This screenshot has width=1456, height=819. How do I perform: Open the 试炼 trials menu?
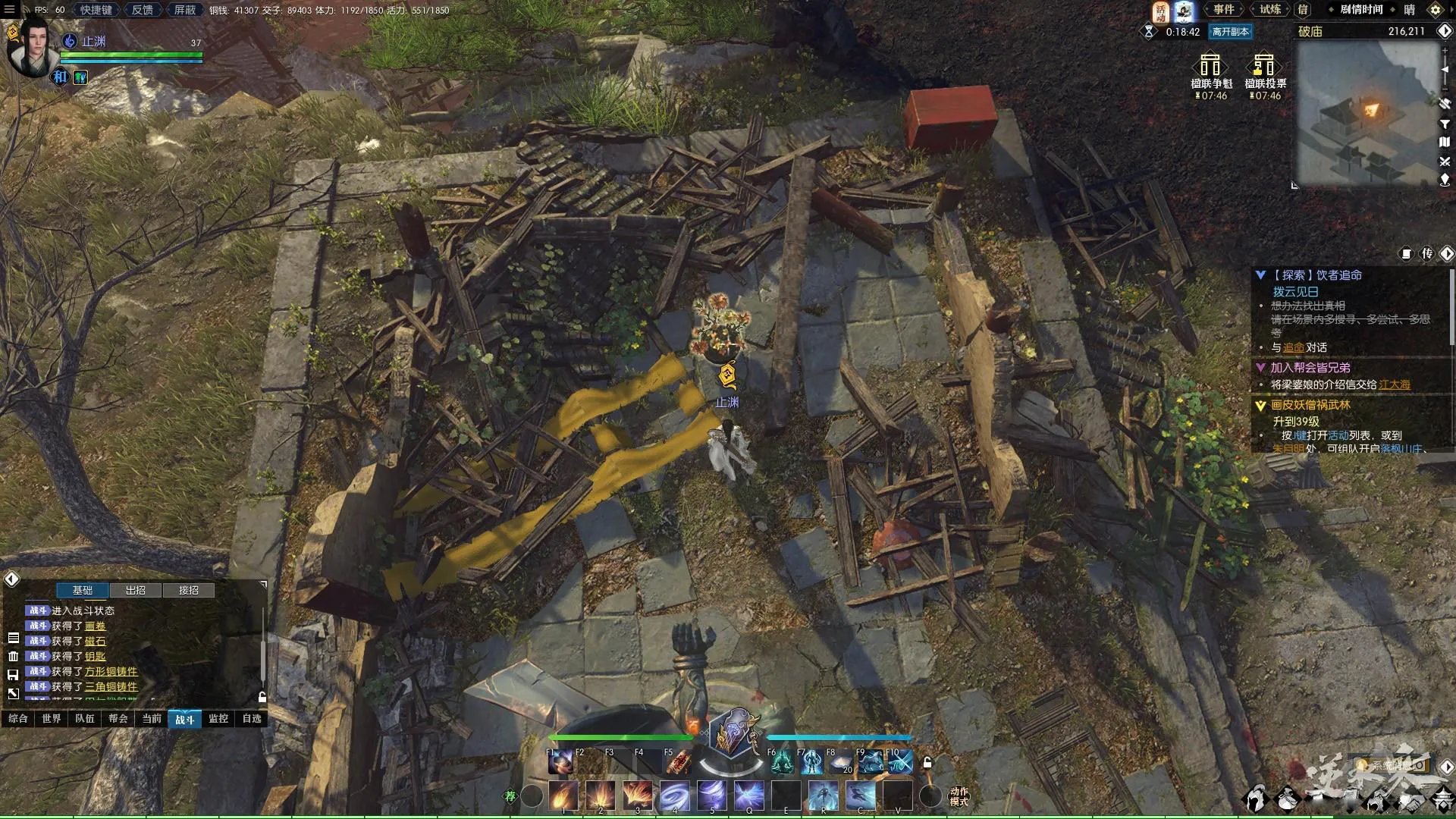tap(1270, 10)
